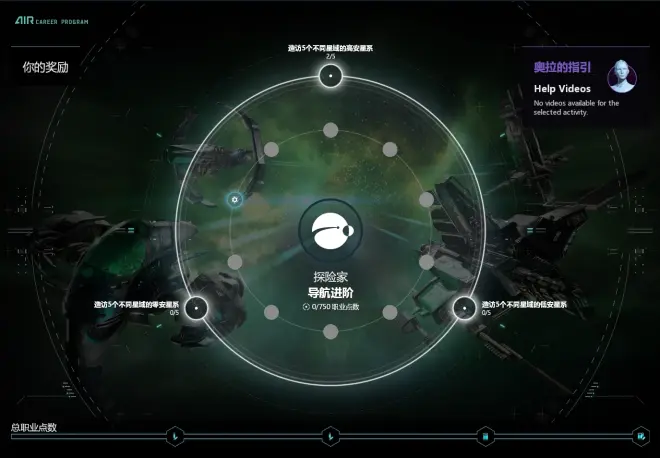Choose the gear-icon node on the inner ring
Screen dimensions: 660x458
coord(235,200)
